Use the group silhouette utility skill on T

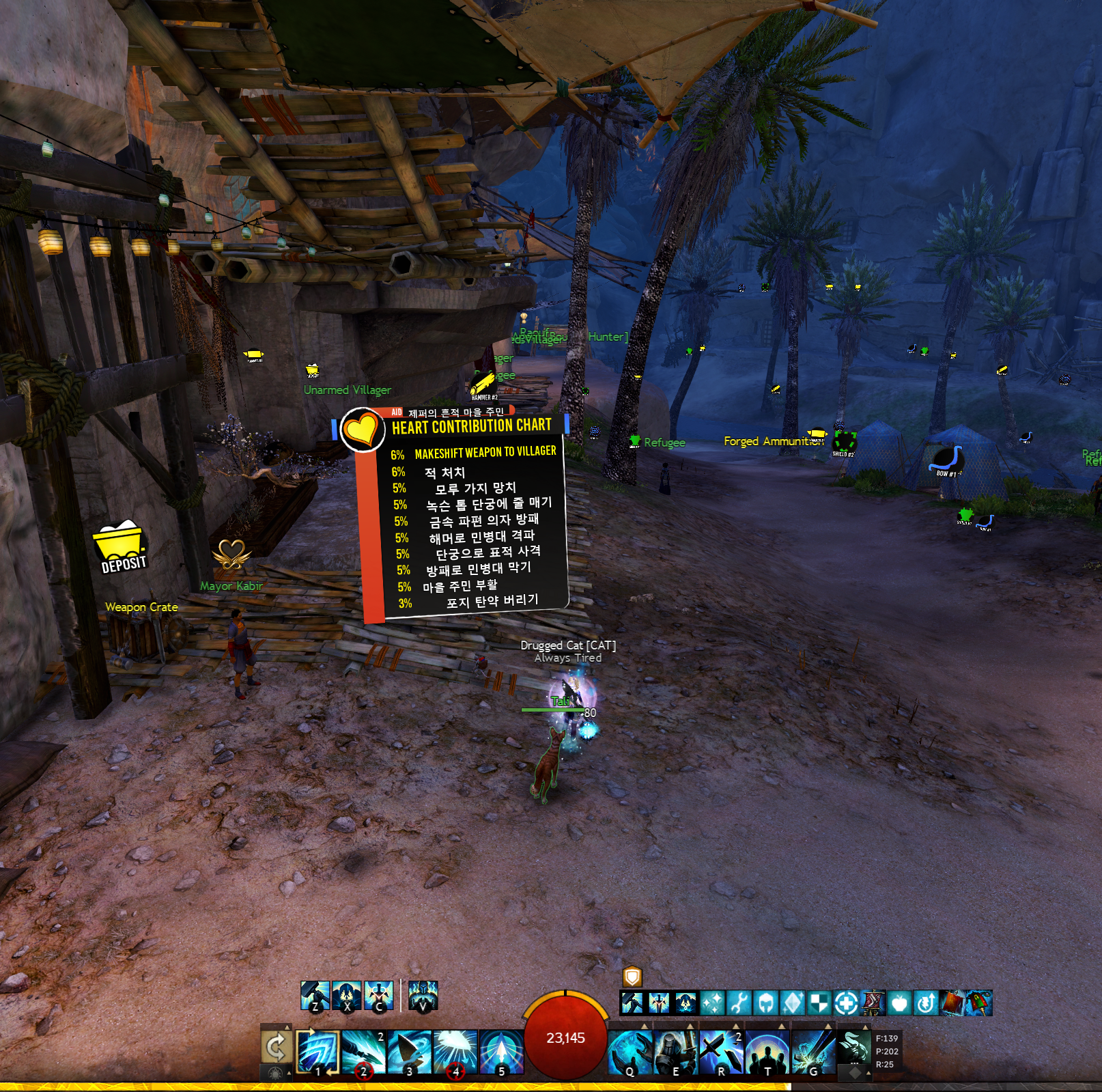tap(767, 1051)
